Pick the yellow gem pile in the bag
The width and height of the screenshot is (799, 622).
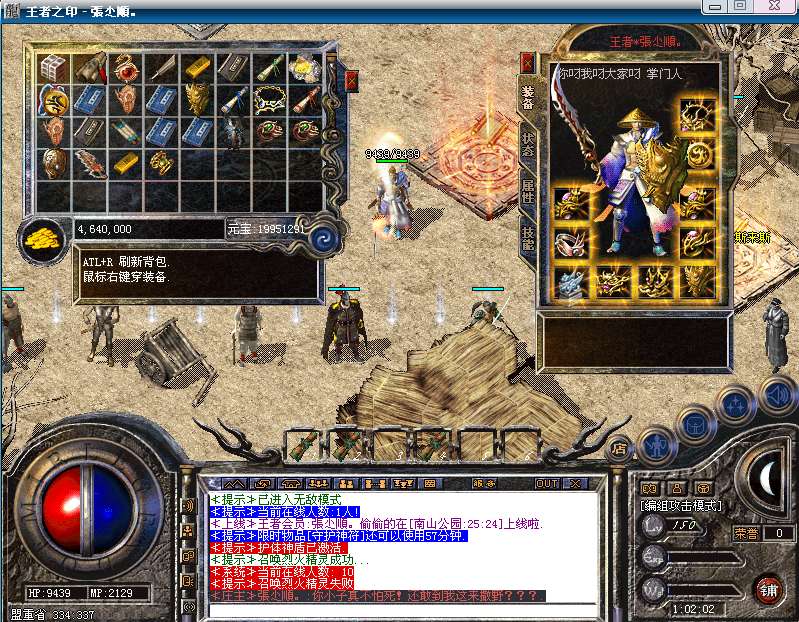click(304, 68)
